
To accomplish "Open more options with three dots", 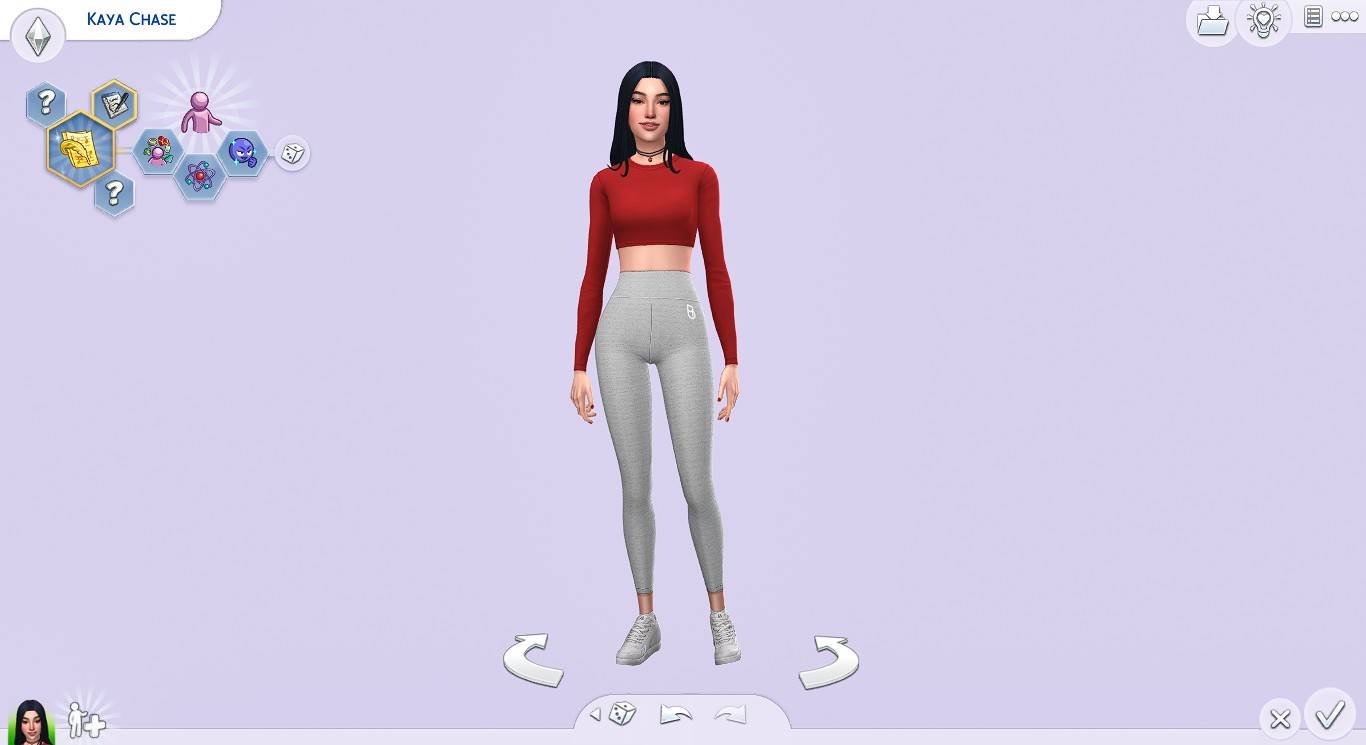I will [1343, 16].
